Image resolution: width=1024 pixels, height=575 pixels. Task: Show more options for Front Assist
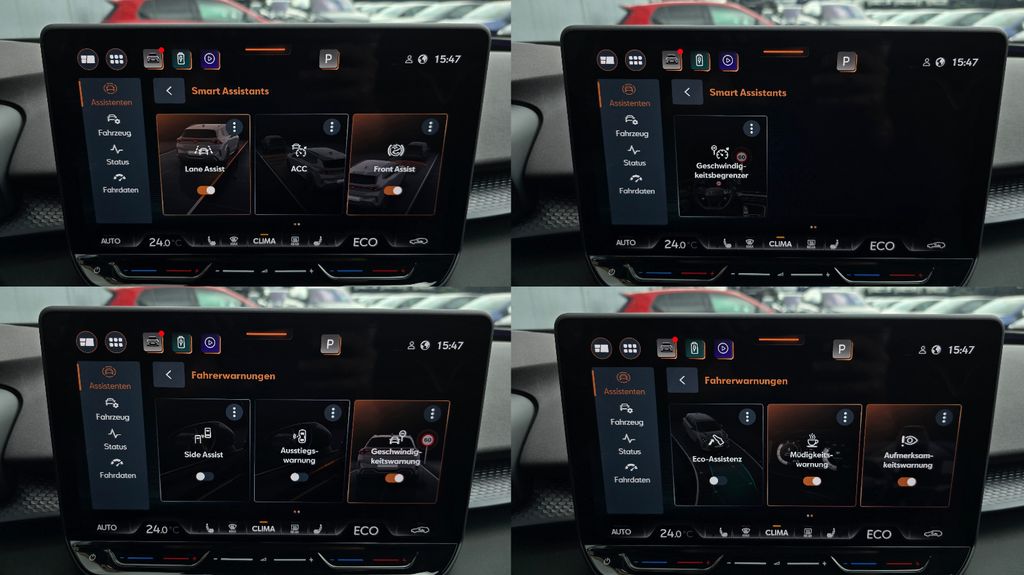(x=430, y=127)
